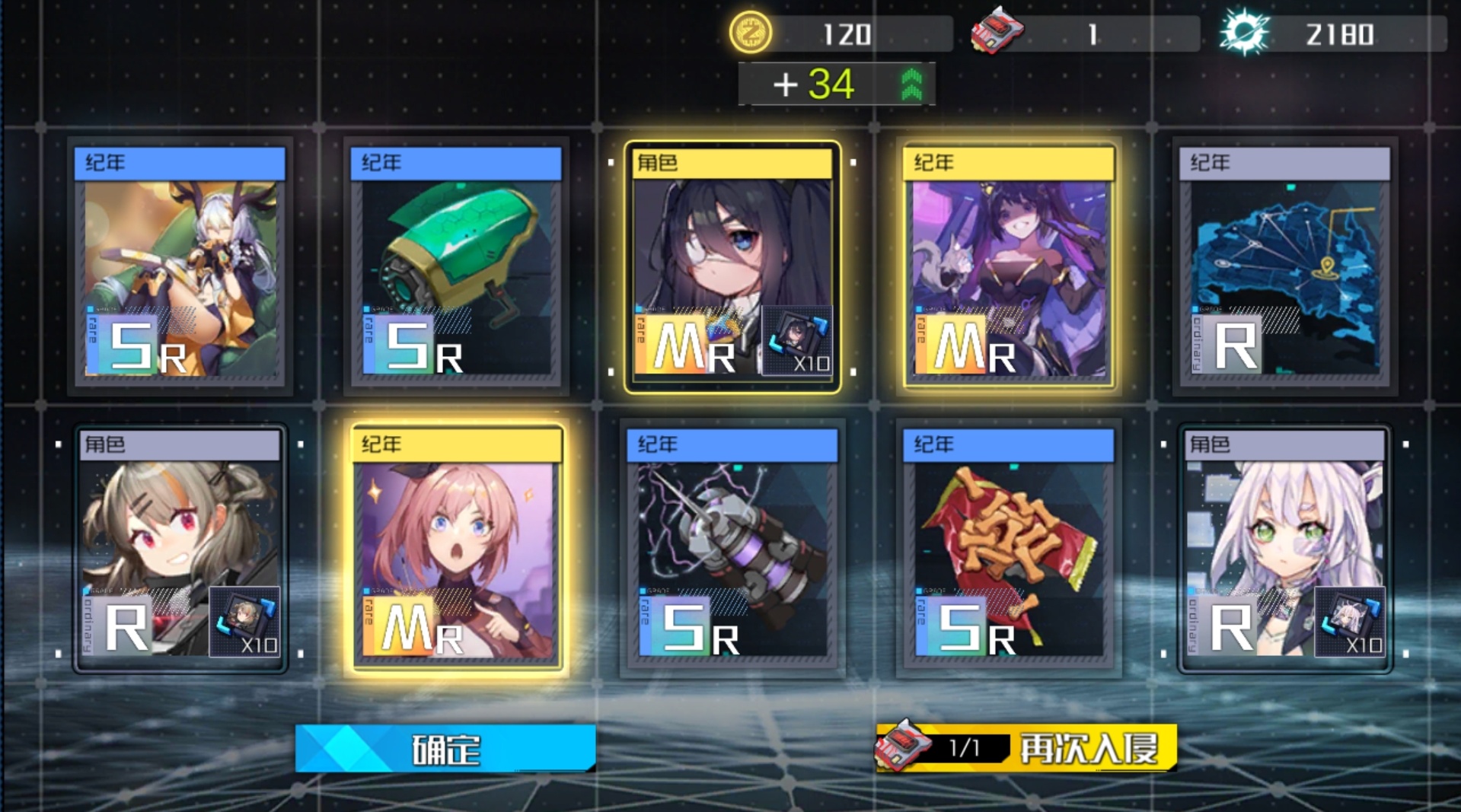This screenshot has width=1461, height=812.
Task: Click the spiky gear currency icon
Action: 1245,33
